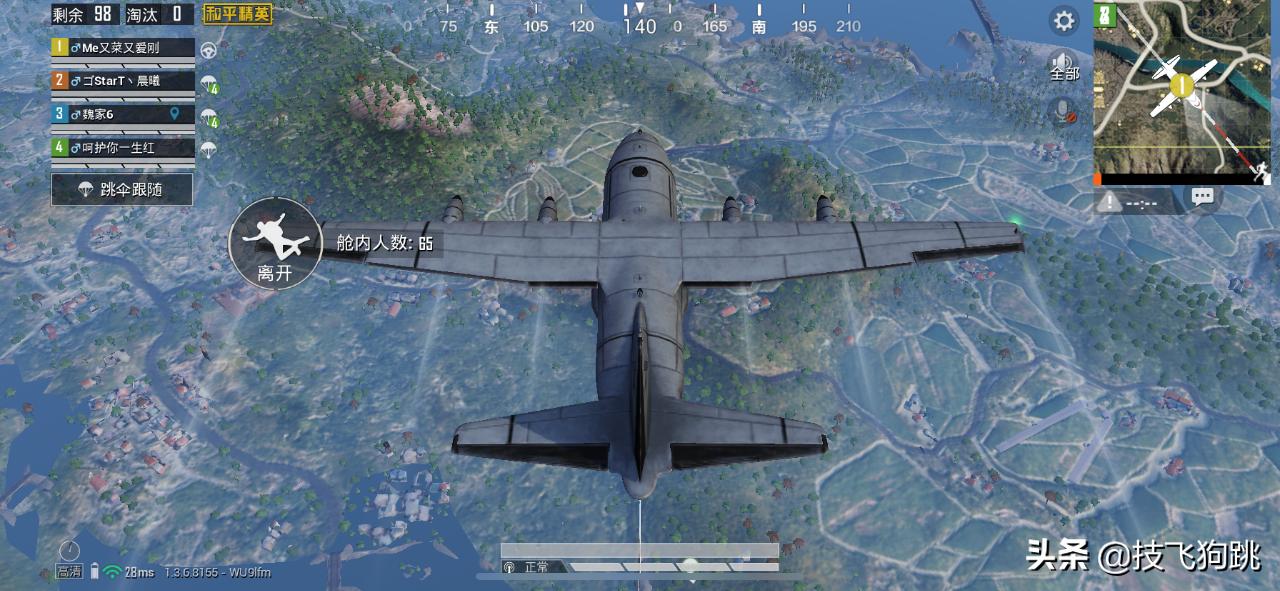Click the 高清 graphics quality indicator
1280x591 pixels.
coord(69,571)
